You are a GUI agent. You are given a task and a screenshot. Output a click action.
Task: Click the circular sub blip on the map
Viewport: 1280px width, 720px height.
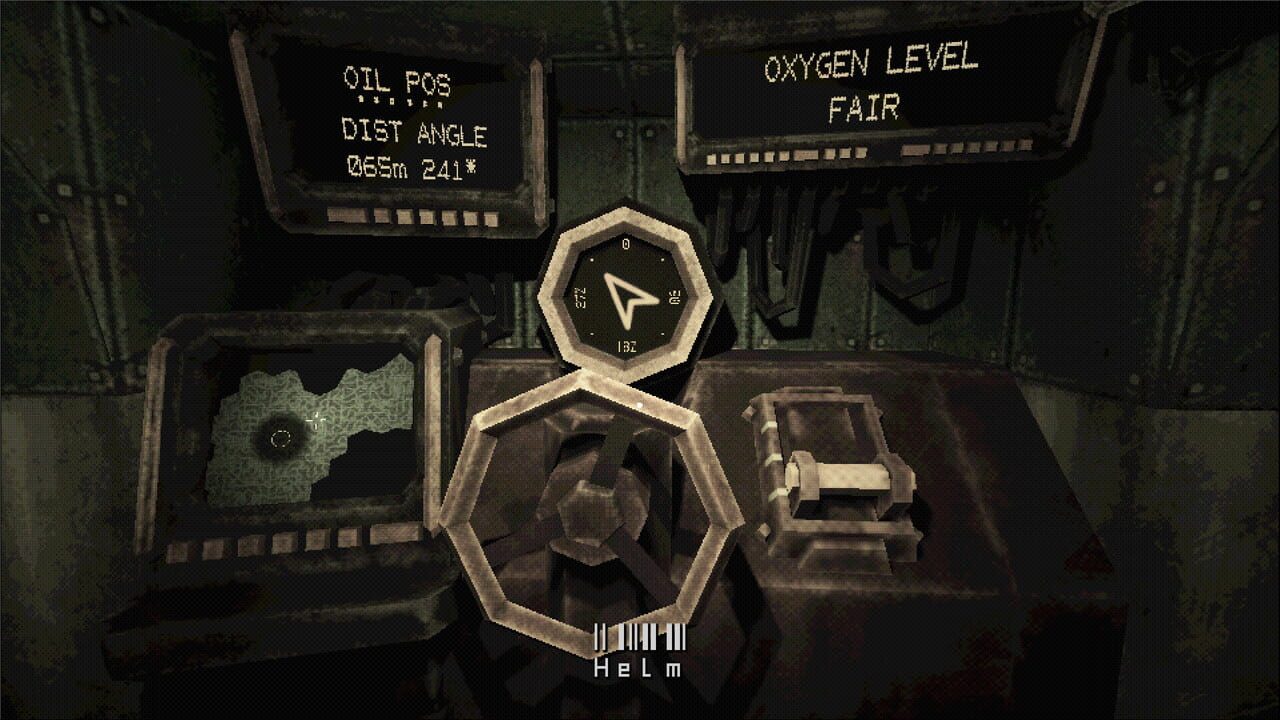coord(281,437)
